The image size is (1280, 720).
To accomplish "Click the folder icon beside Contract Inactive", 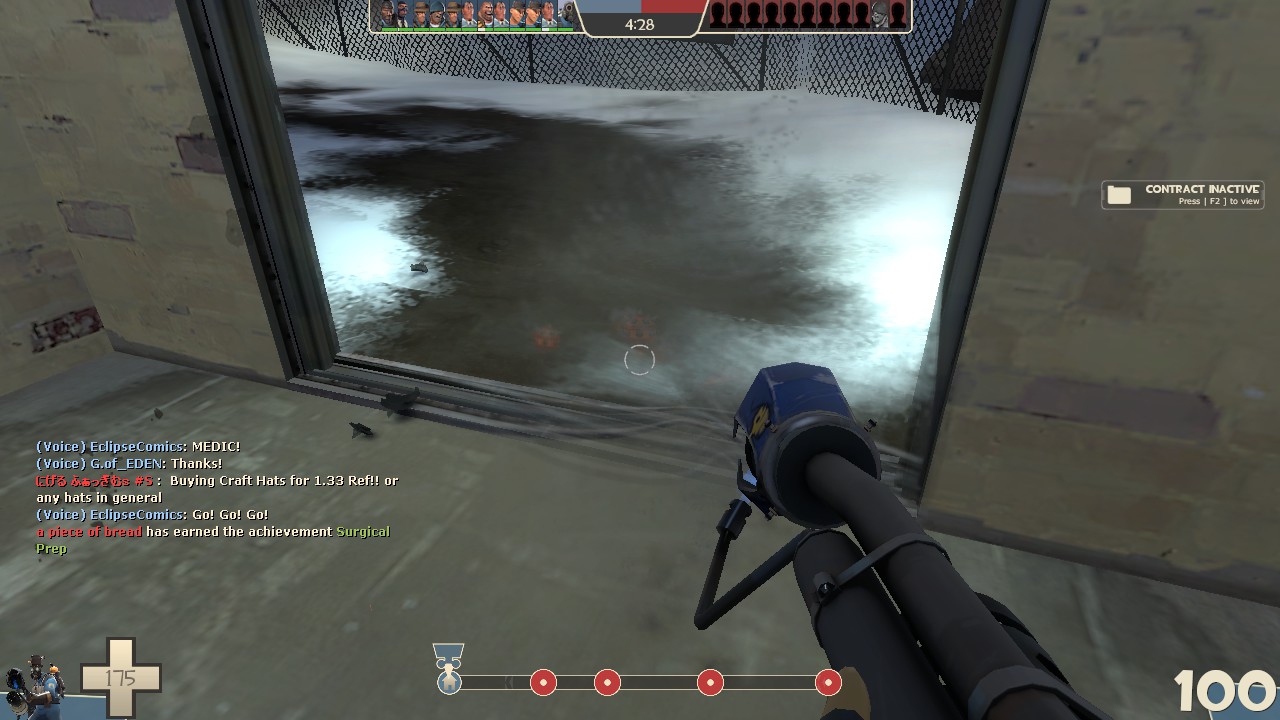I will (x=1119, y=195).
